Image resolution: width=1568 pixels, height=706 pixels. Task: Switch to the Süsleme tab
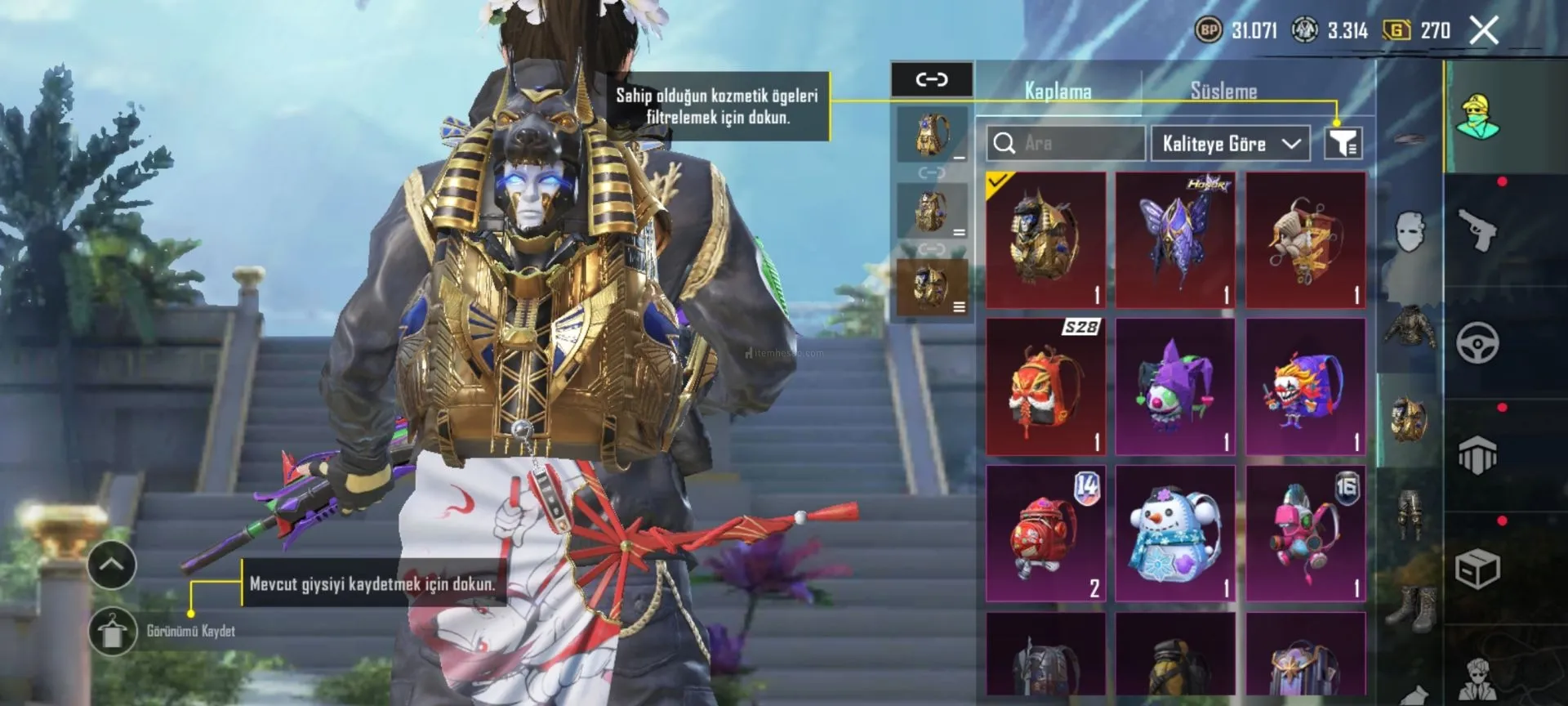click(x=1223, y=92)
